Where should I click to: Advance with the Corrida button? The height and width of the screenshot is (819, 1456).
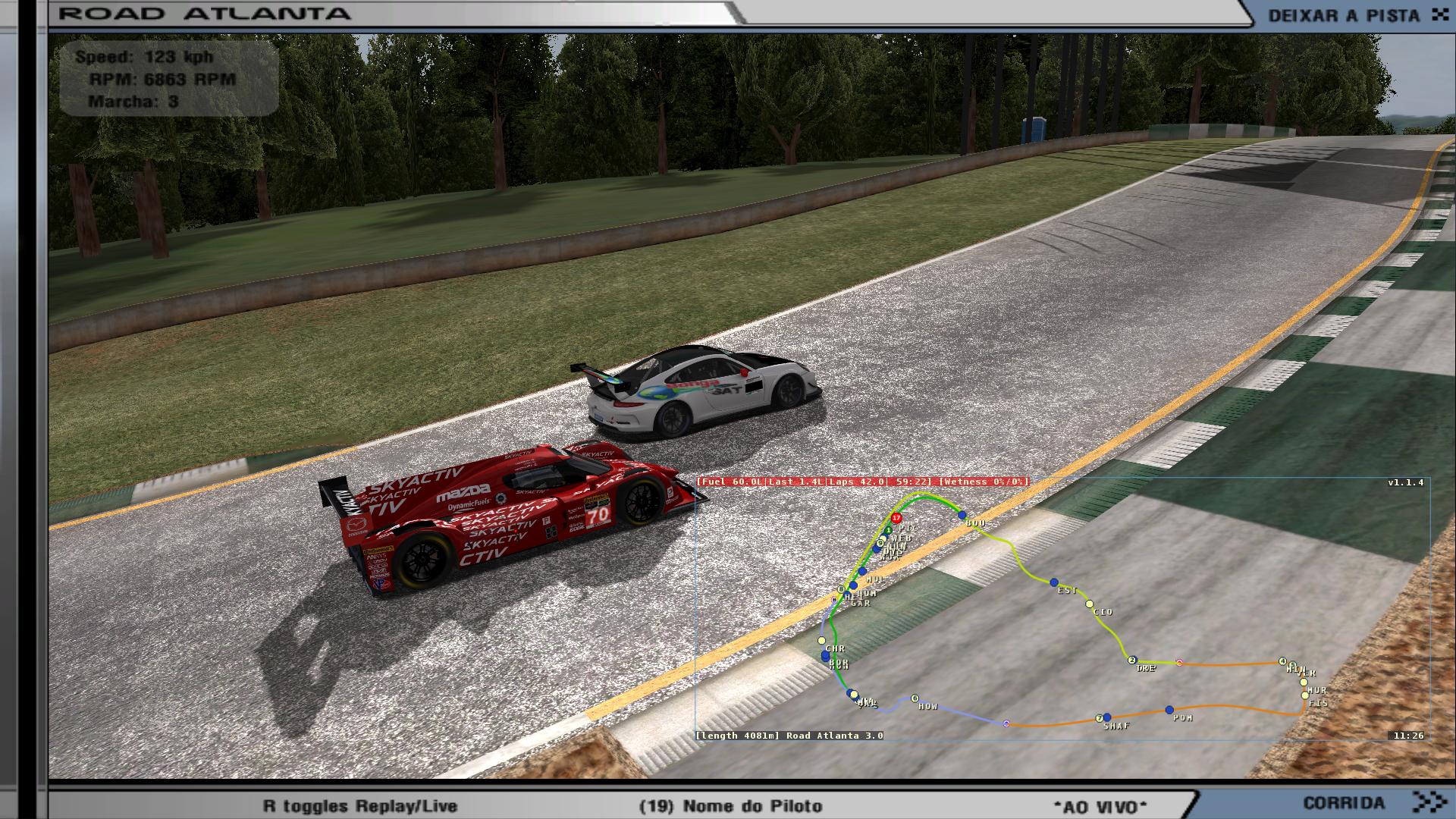[1373, 802]
